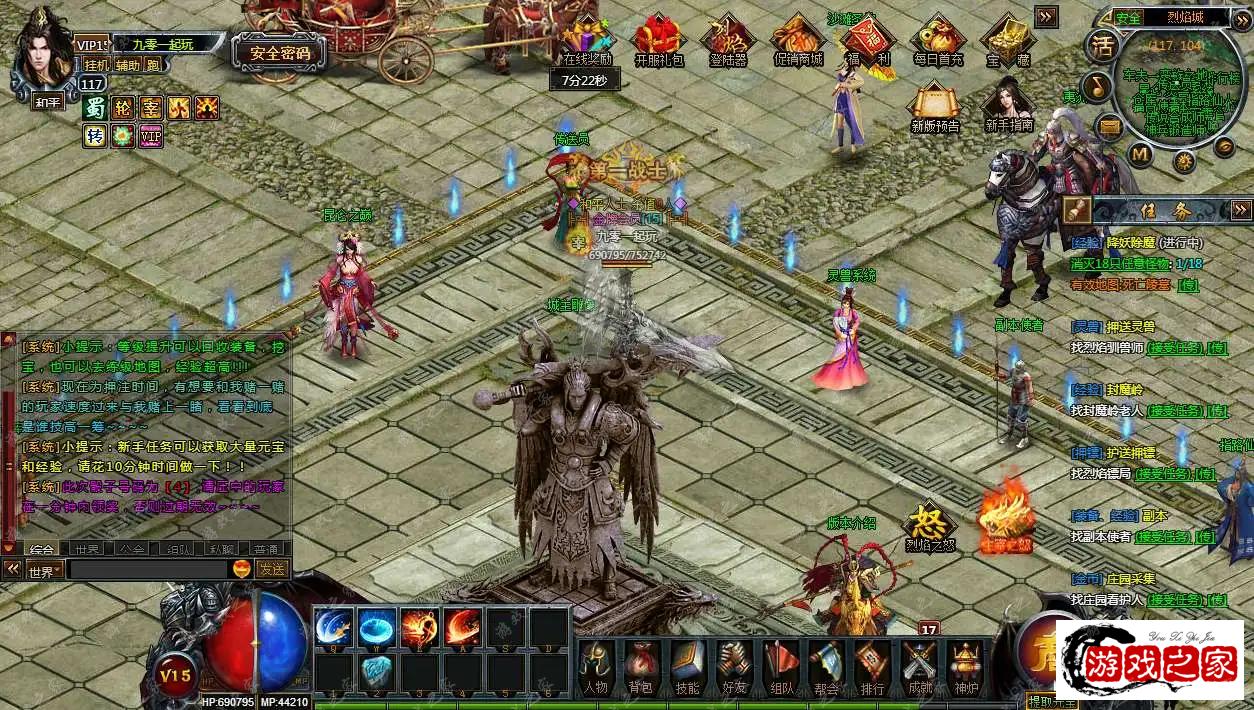Image resolution: width=1254 pixels, height=710 pixels.
Task: Click the round M map button
Action: (x=1141, y=154)
